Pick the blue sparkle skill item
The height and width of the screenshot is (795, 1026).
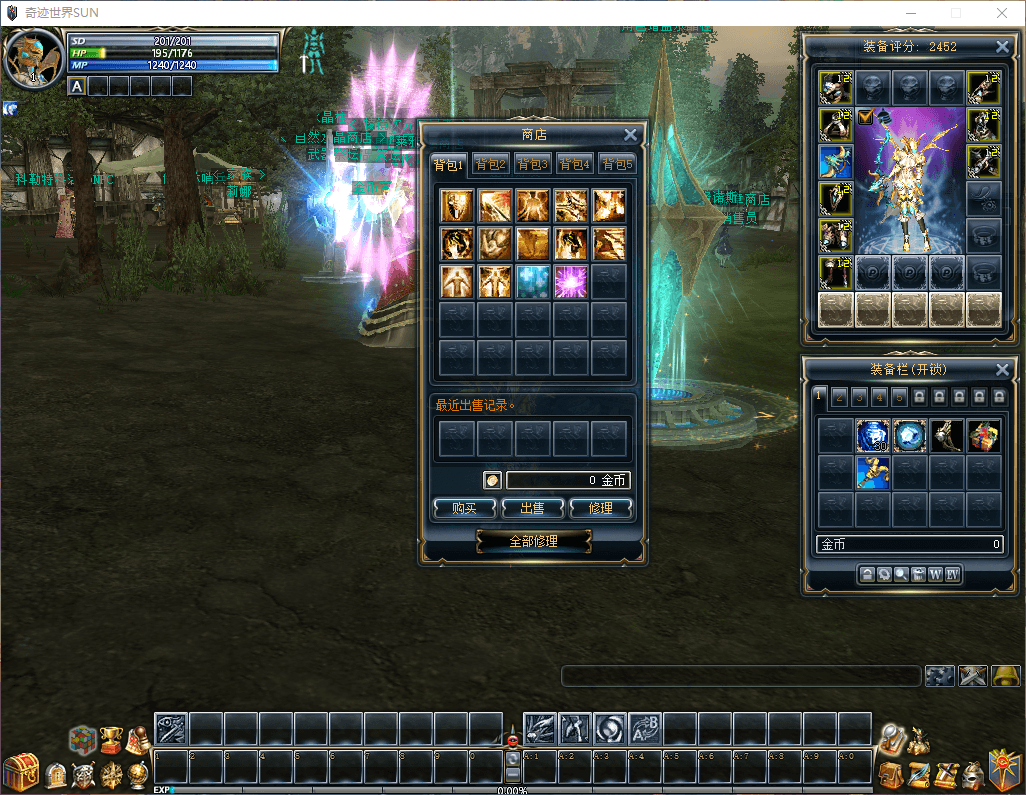click(x=533, y=281)
